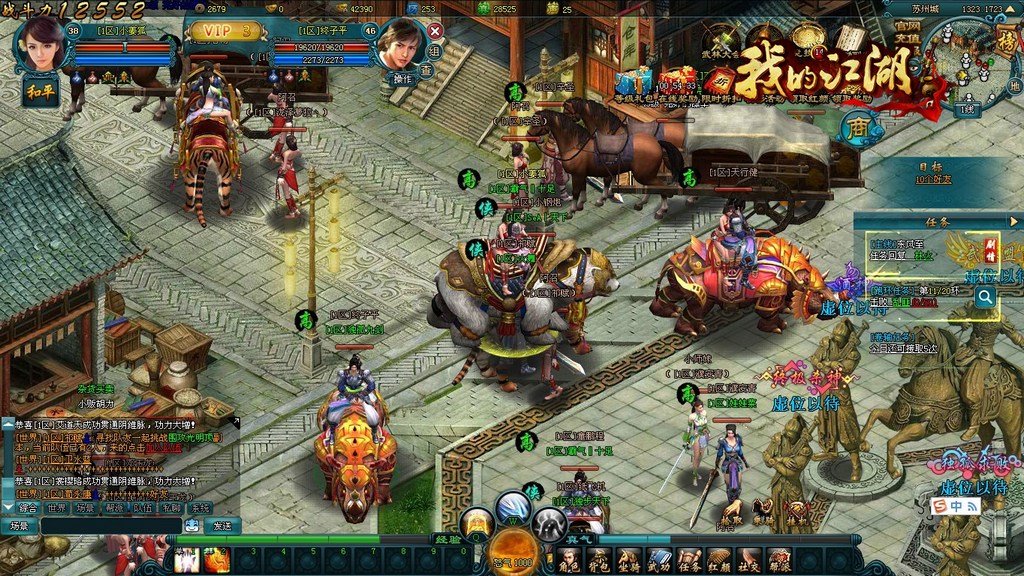
Task: Claim the 等级礼包 level gift box
Action: pos(632,80)
